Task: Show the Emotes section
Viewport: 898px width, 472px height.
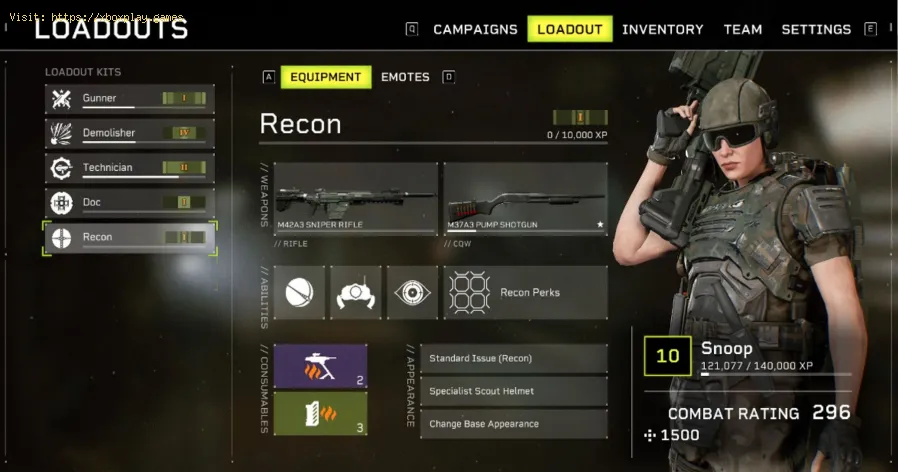Action: click(x=405, y=77)
